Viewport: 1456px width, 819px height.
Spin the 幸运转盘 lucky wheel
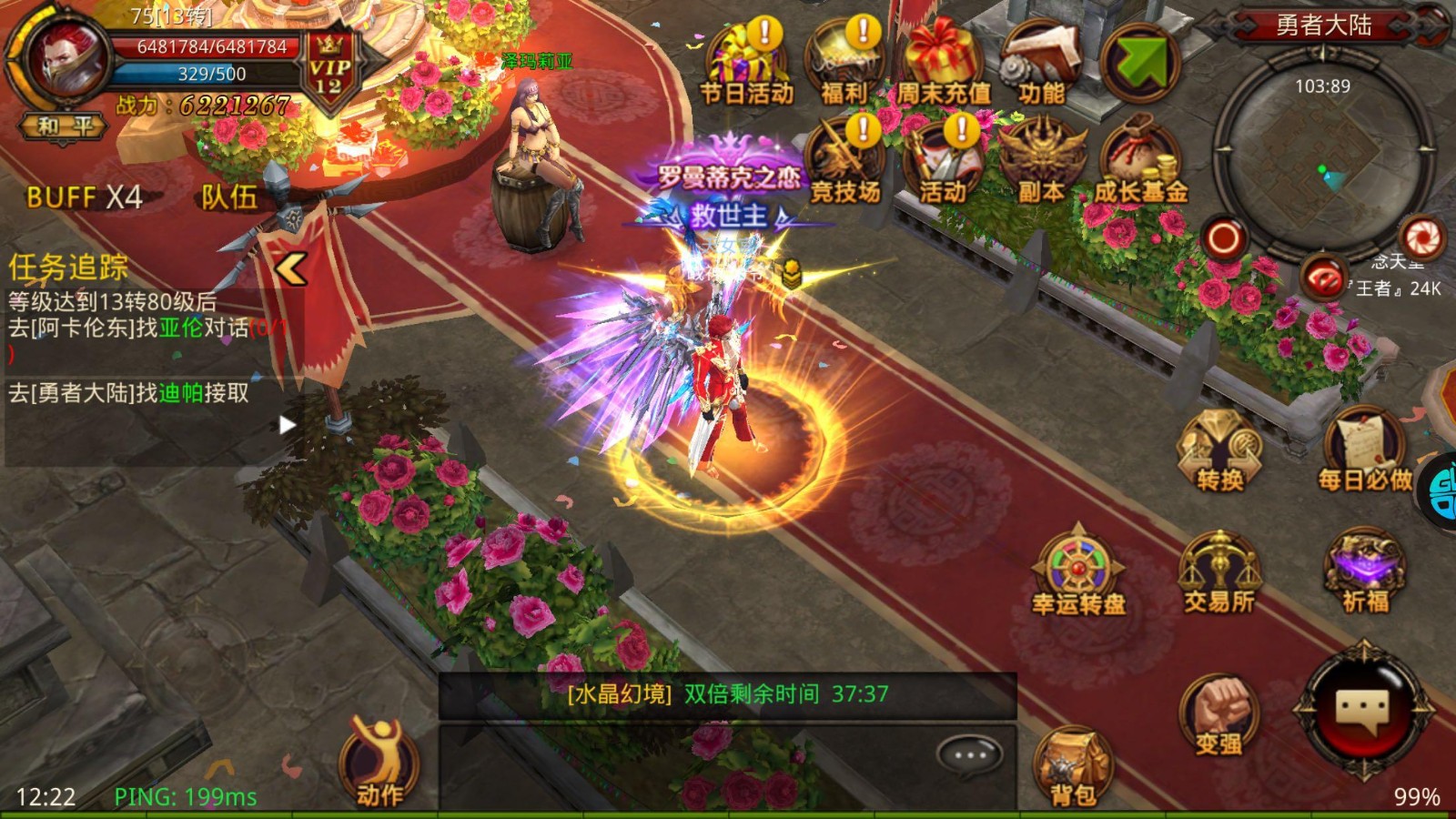[1078, 573]
